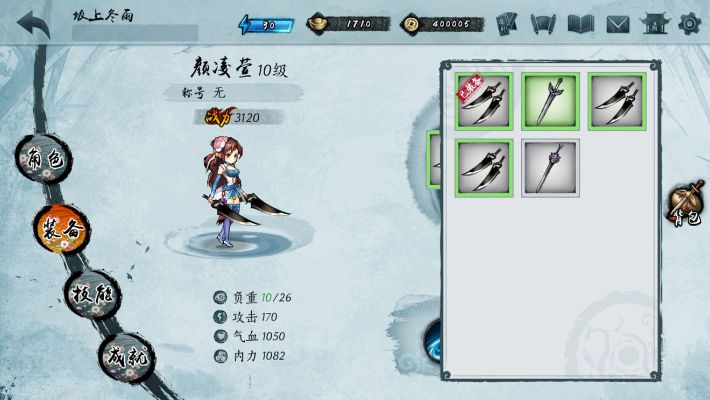
Task: Pick the purple-ornament sword in the gray slot
Action: pos(550,167)
